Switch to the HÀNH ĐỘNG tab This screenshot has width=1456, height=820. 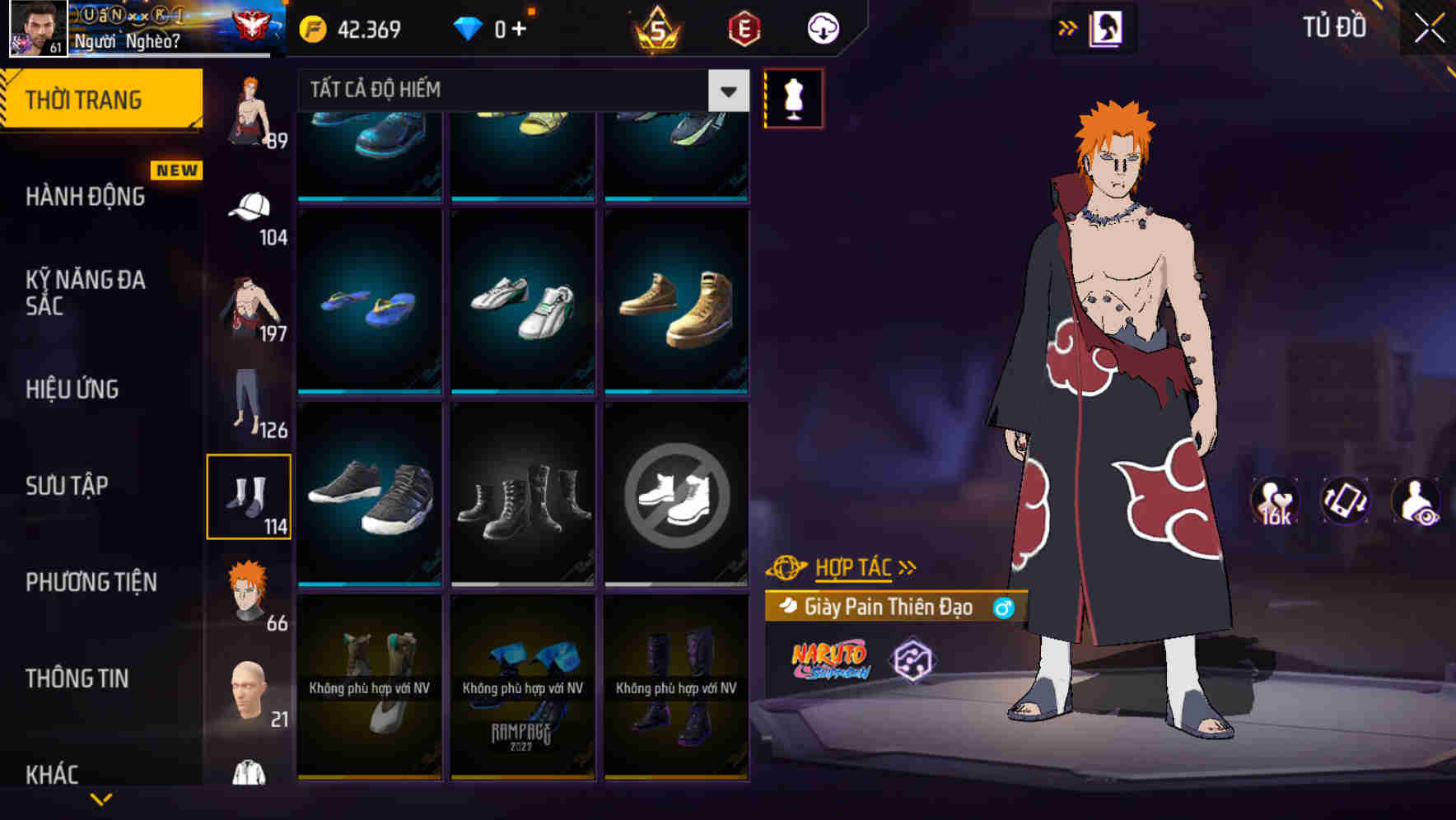pos(86,198)
